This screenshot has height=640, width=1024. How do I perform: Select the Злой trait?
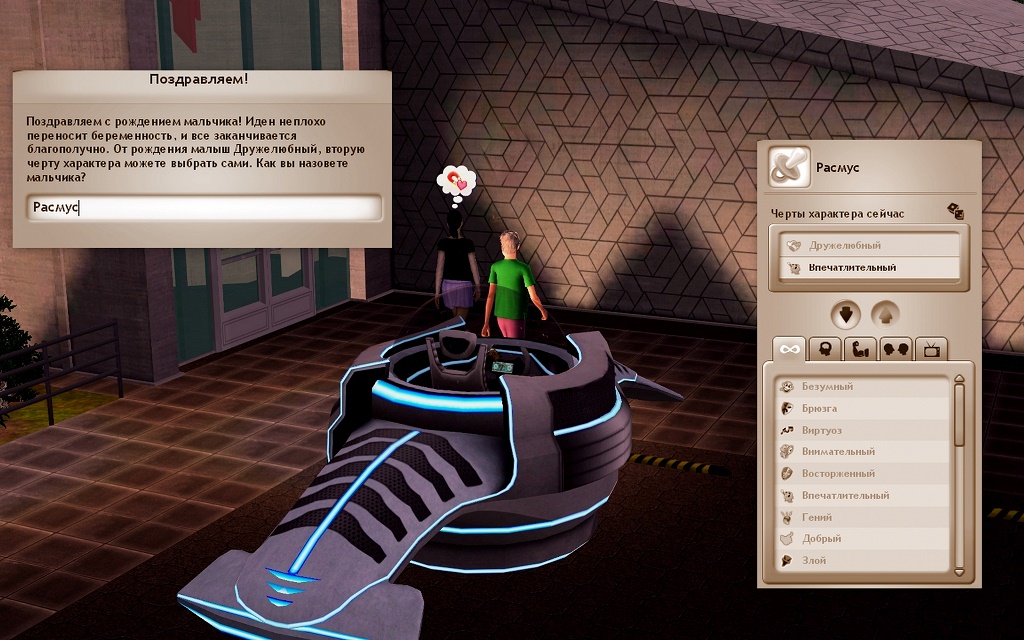[860, 561]
